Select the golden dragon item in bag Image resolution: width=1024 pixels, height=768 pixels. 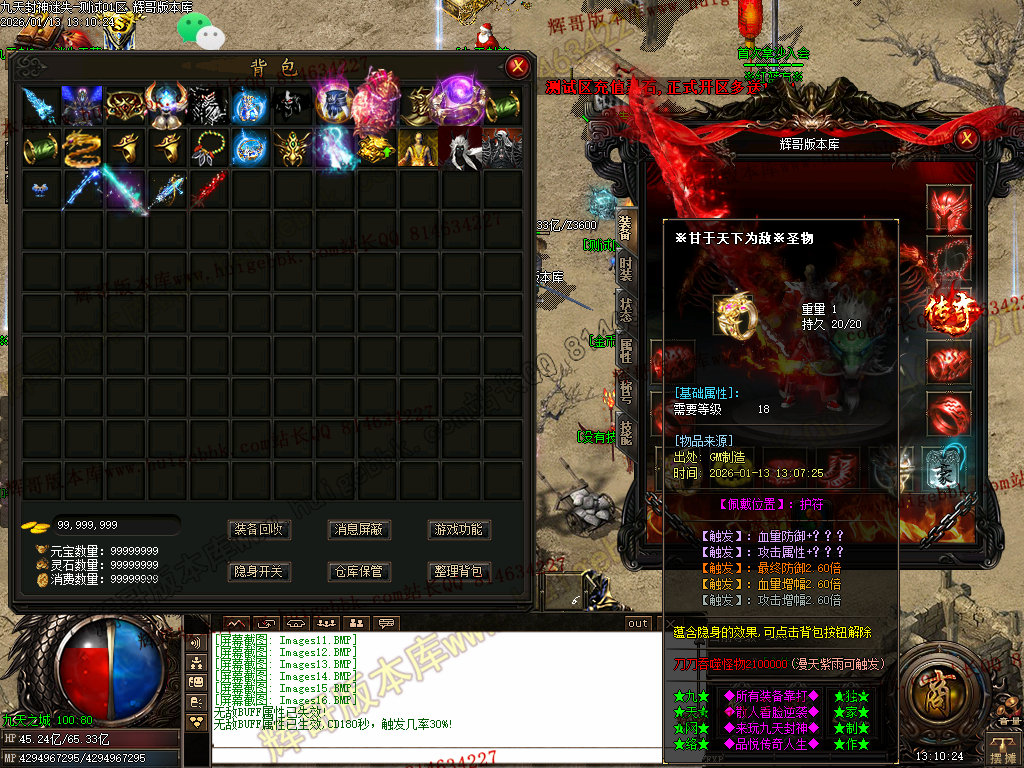tap(83, 148)
